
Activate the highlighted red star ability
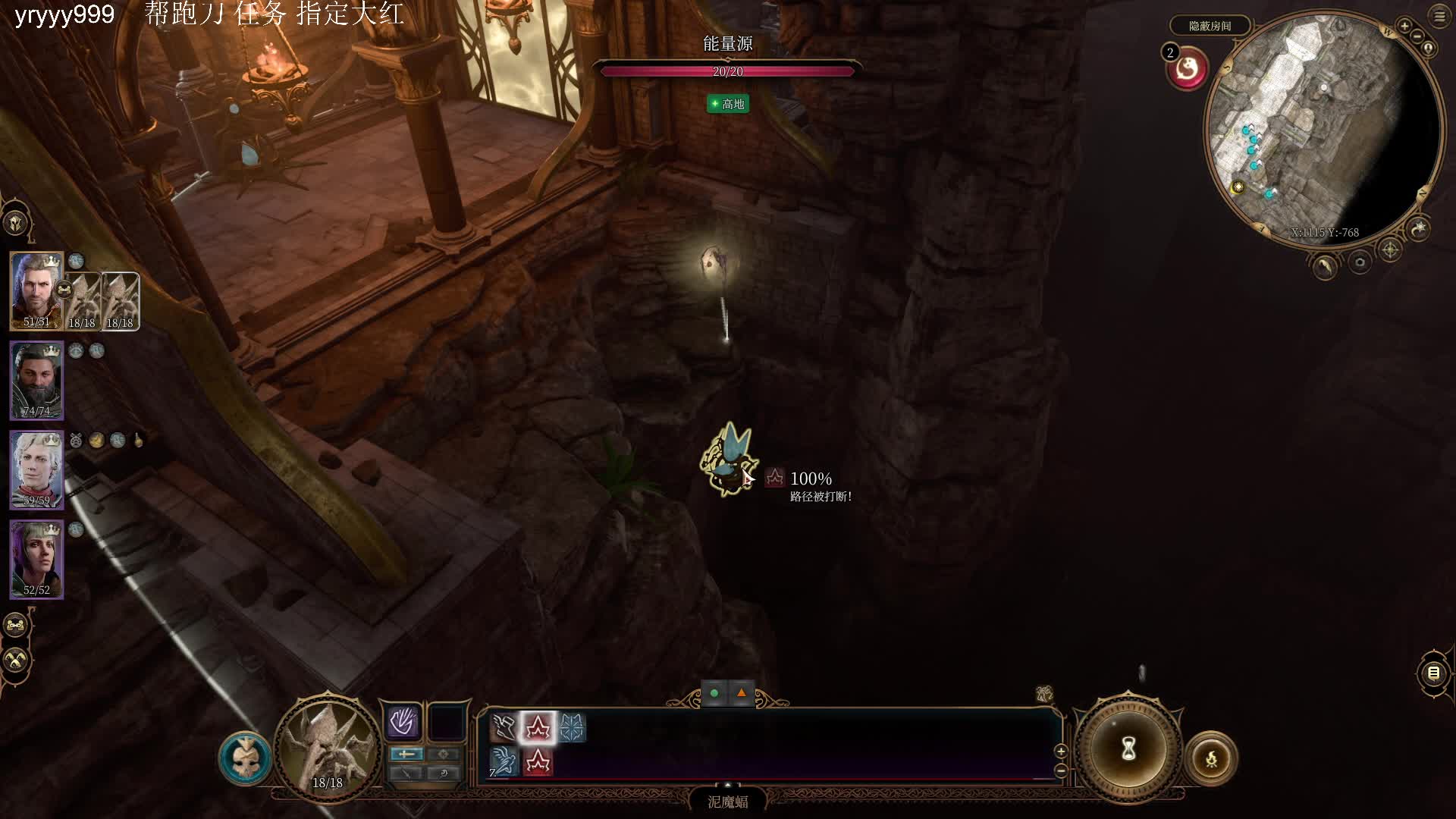coord(538,728)
